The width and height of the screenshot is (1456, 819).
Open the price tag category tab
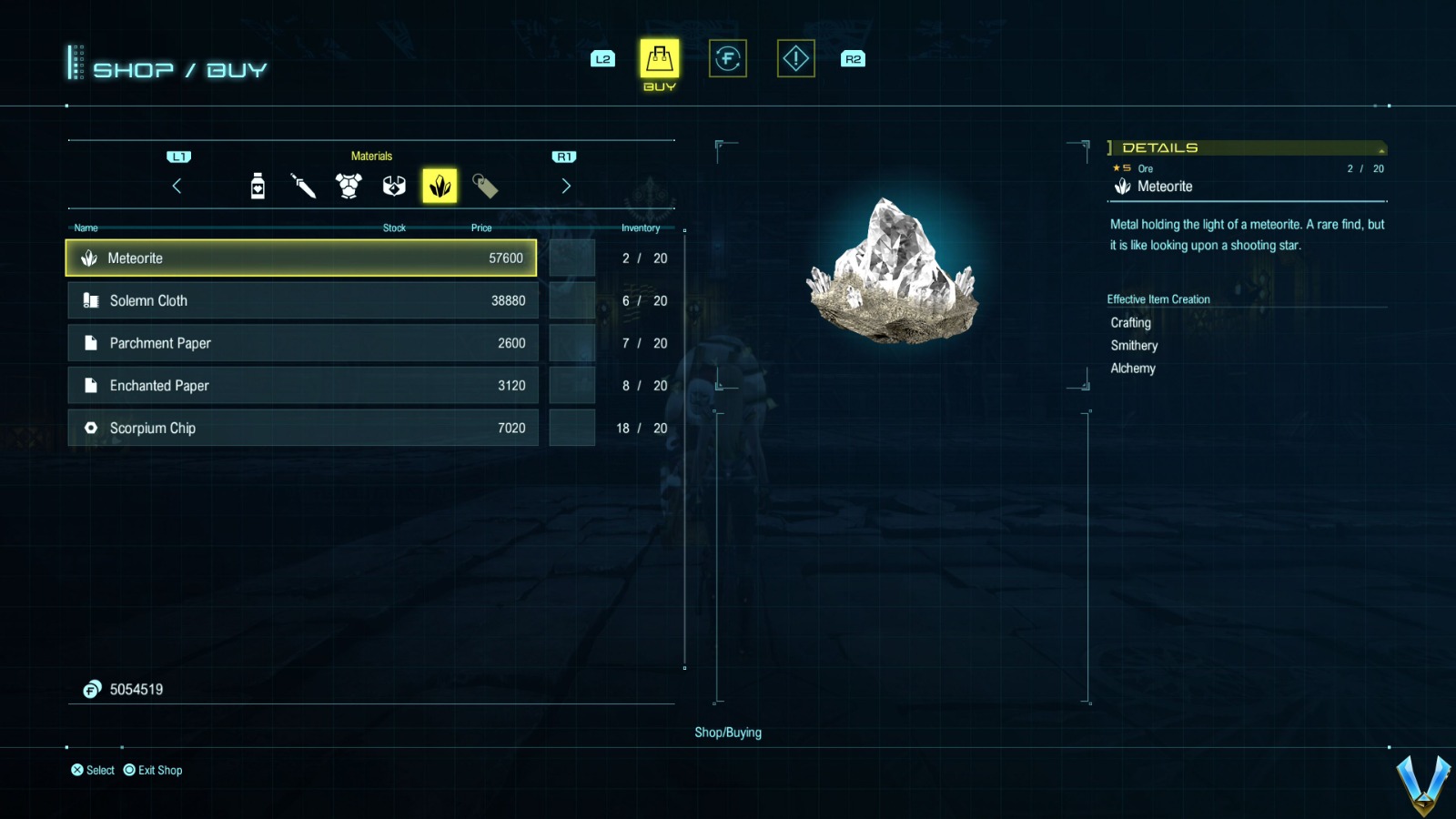[485, 186]
